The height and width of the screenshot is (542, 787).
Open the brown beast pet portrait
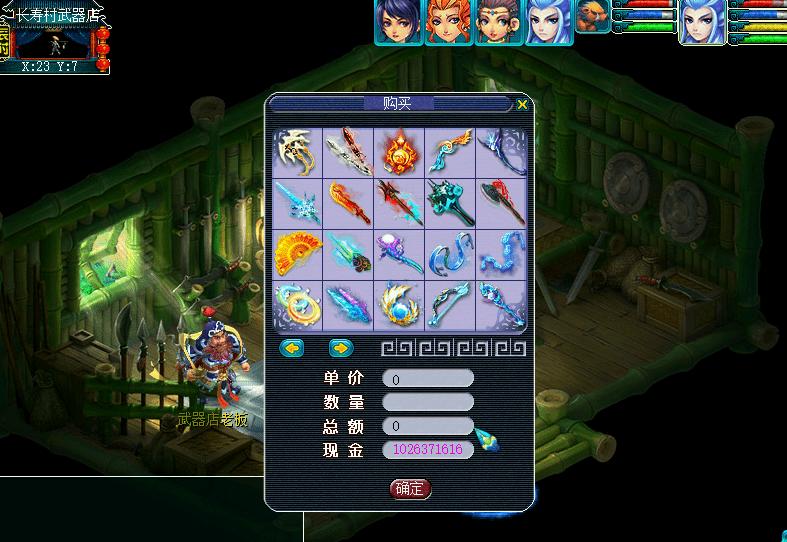pyautogui.click(x=592, y=17)
